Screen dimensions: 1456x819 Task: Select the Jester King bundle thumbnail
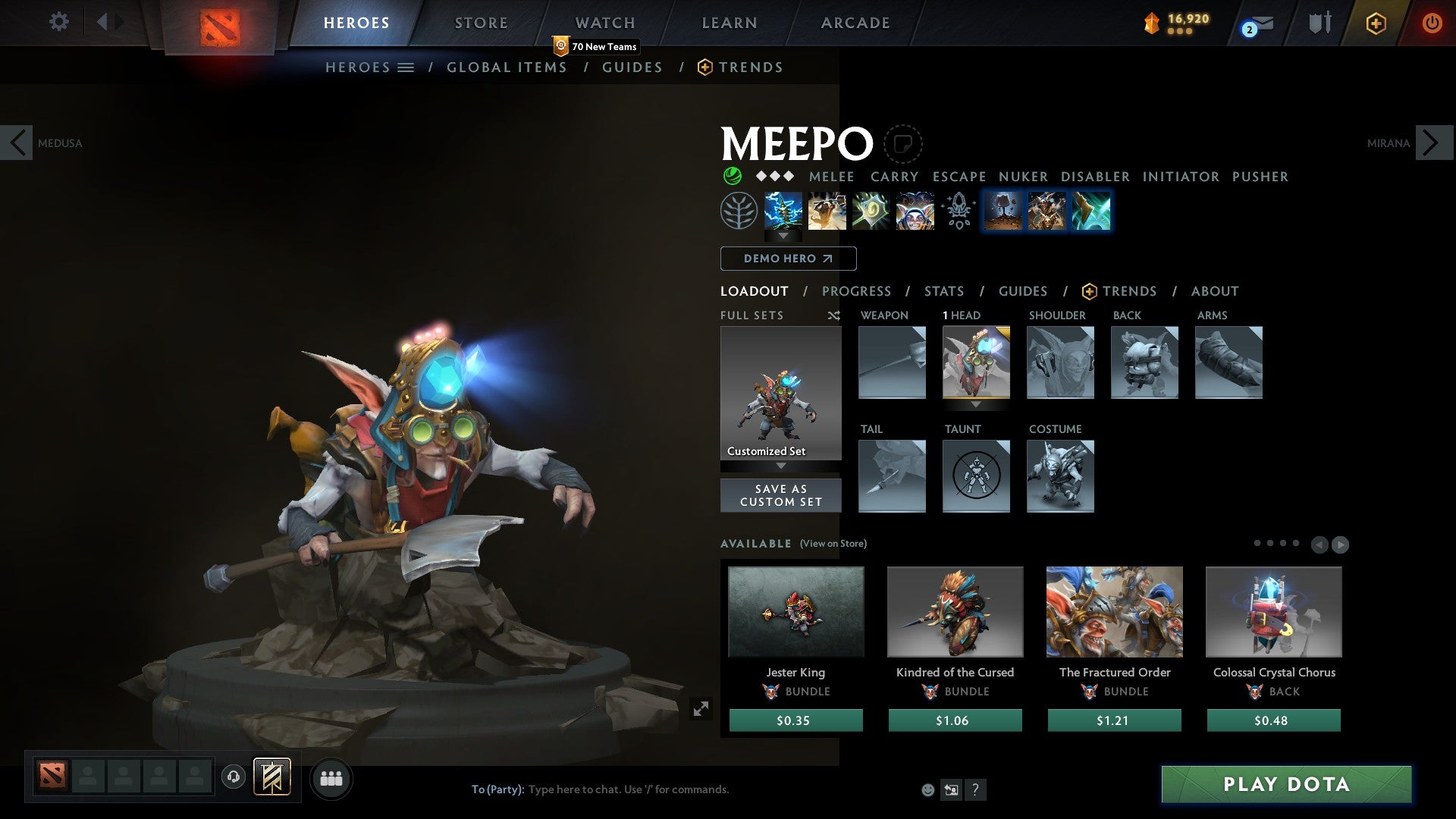click(x=795, y=611)
